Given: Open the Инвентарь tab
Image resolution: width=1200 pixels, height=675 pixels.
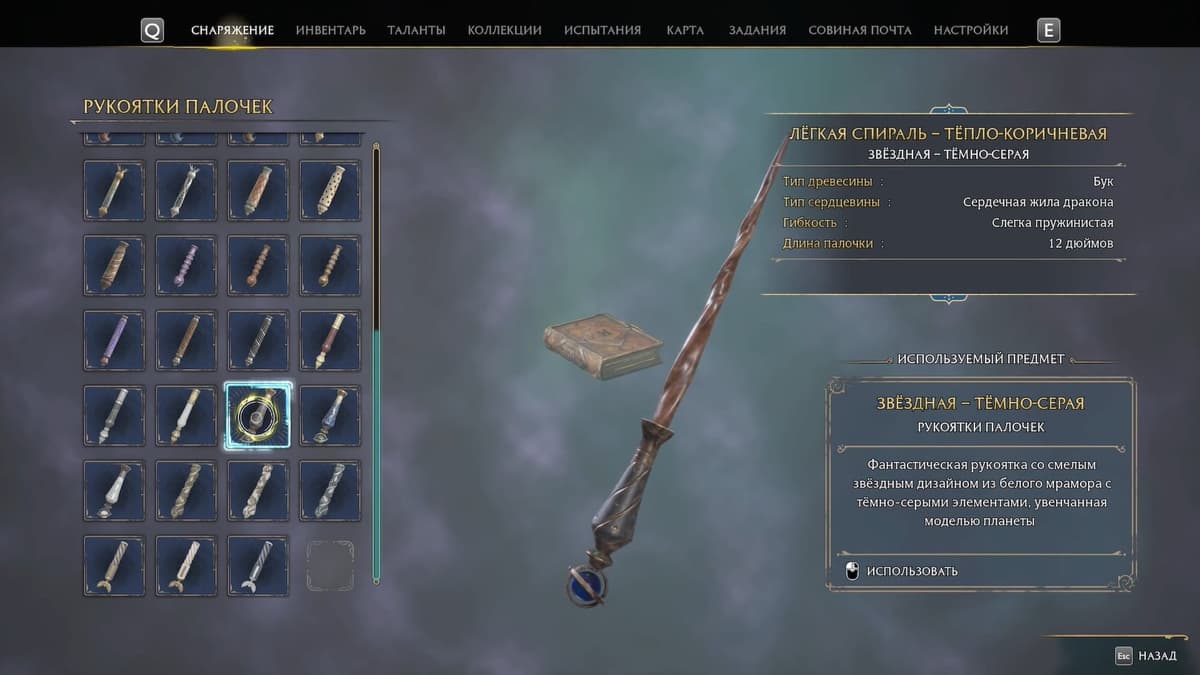Looking at the screenshot, I should click(330, 30).
